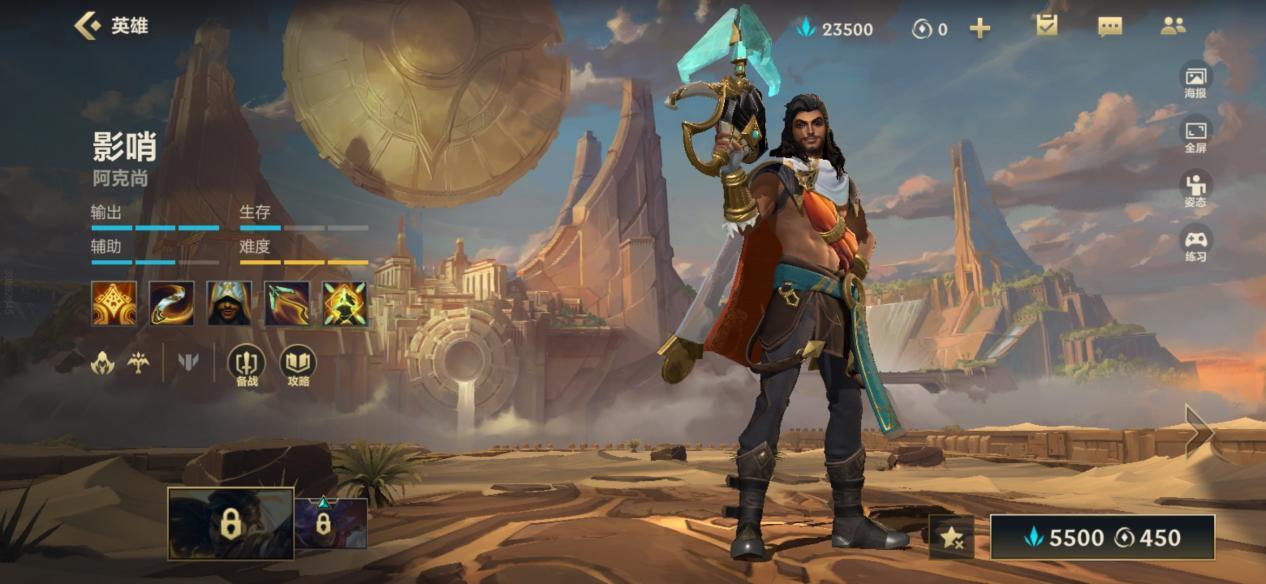This screenshot has height=584, width=1266.
Task: Select the hooded figure ability icon
Action: tap(229, 303)
